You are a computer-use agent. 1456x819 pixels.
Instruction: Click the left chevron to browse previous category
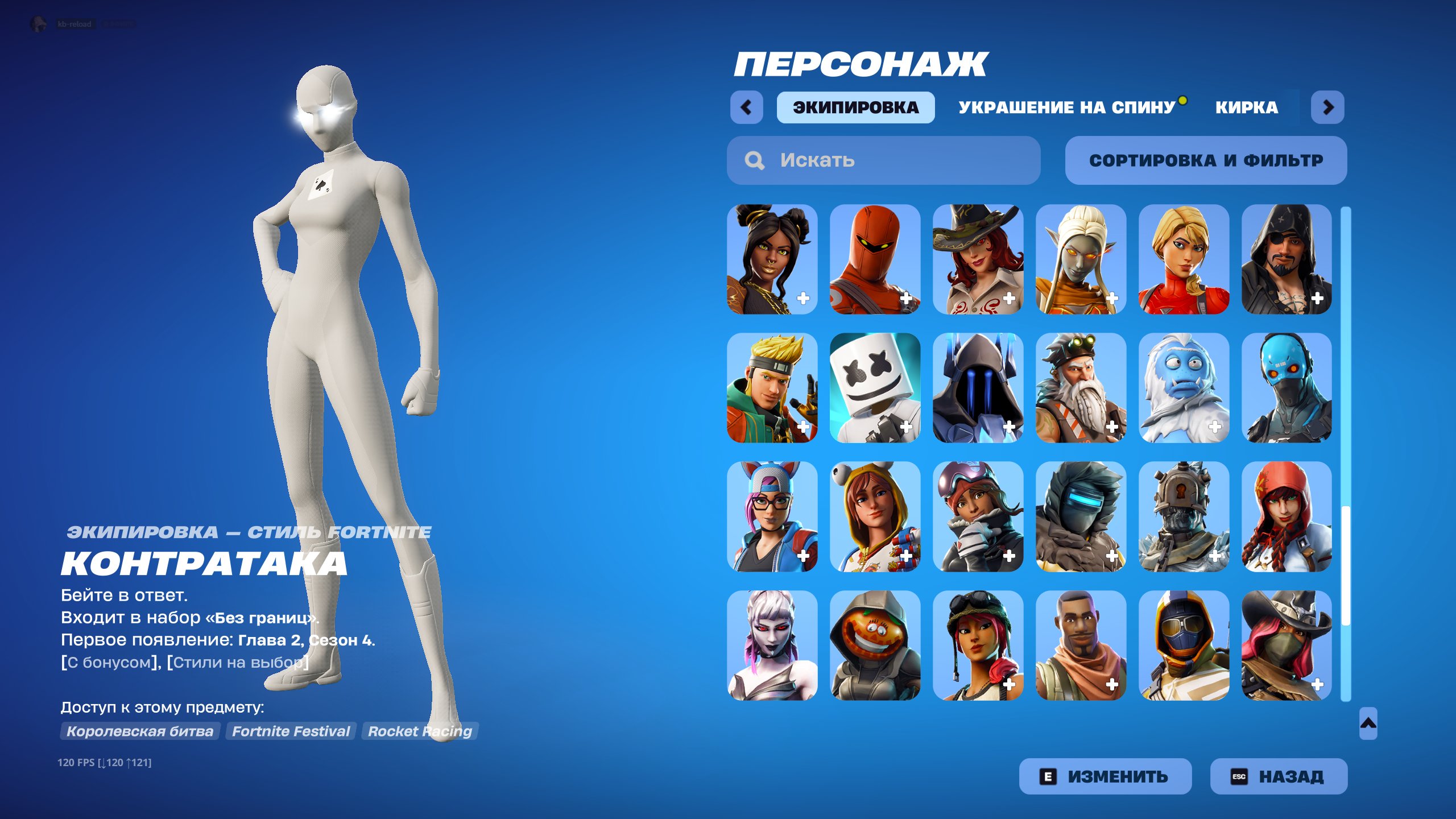[x=748, y=106]
